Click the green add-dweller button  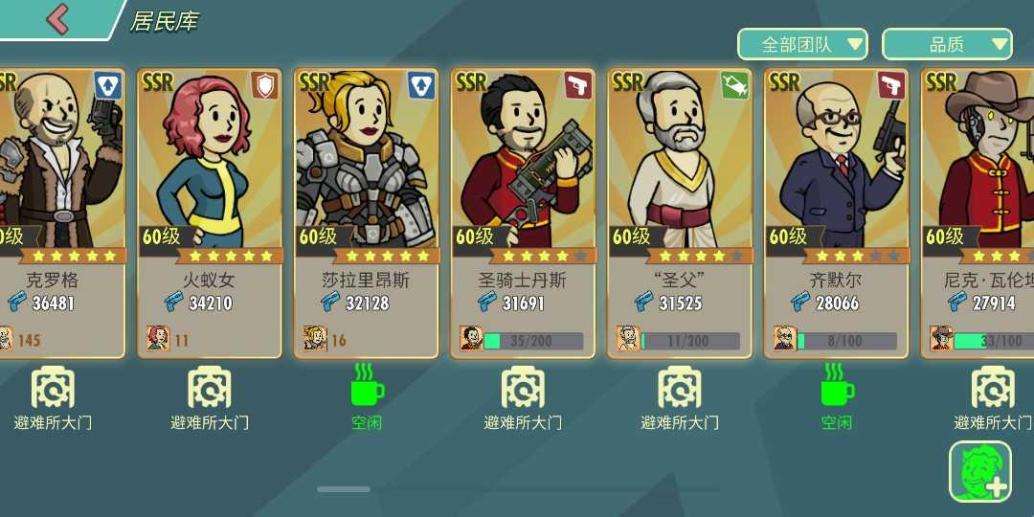980,471
